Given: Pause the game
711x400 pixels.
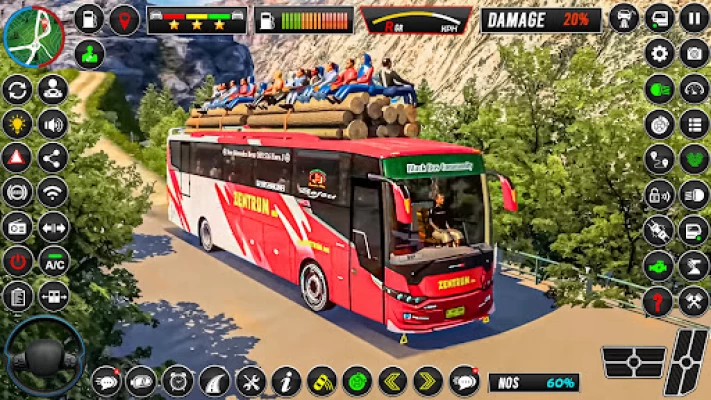Looking at the screenshot, I should tap(694, 18).
